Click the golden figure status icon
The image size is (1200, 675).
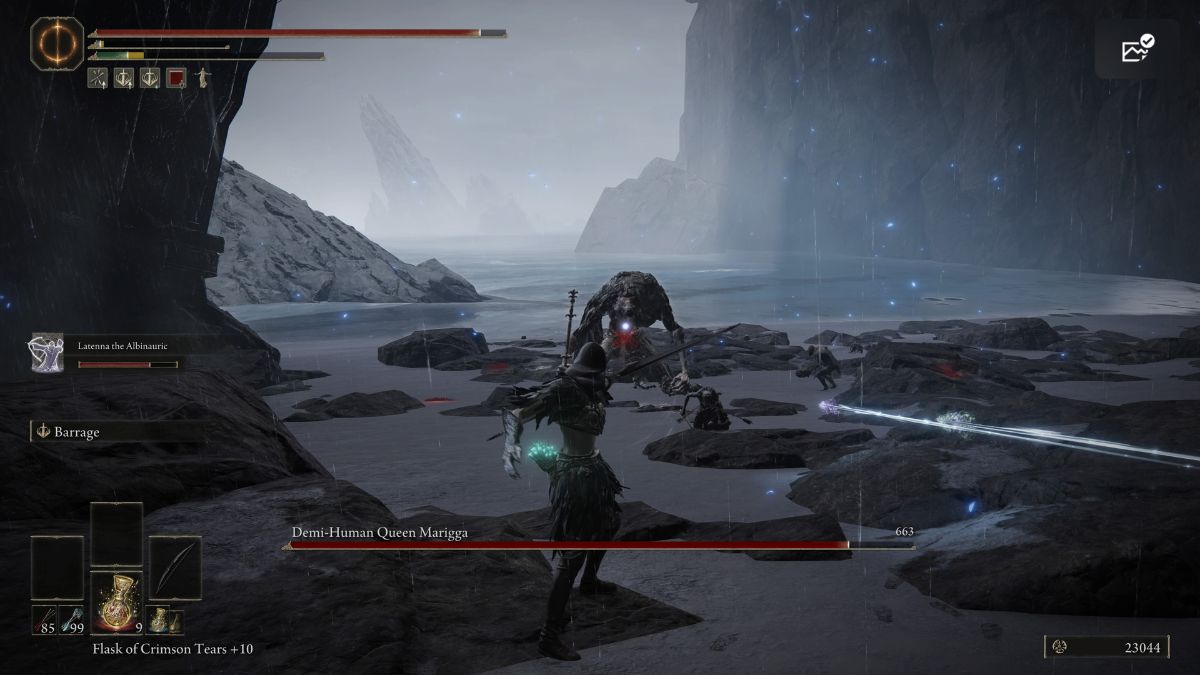pos(202,77)
